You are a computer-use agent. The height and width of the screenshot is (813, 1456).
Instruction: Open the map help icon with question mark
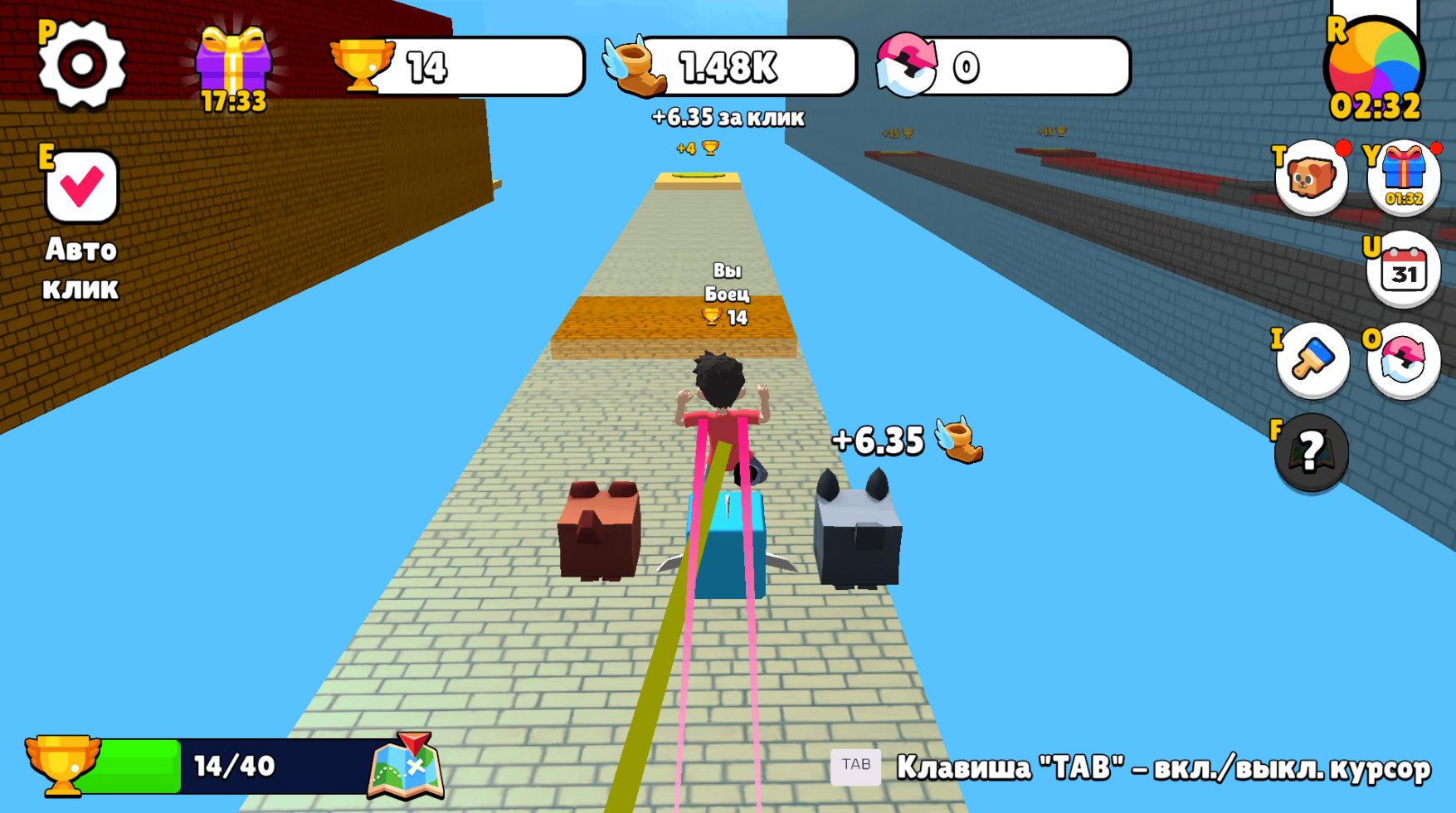(x=1312, y=454)
